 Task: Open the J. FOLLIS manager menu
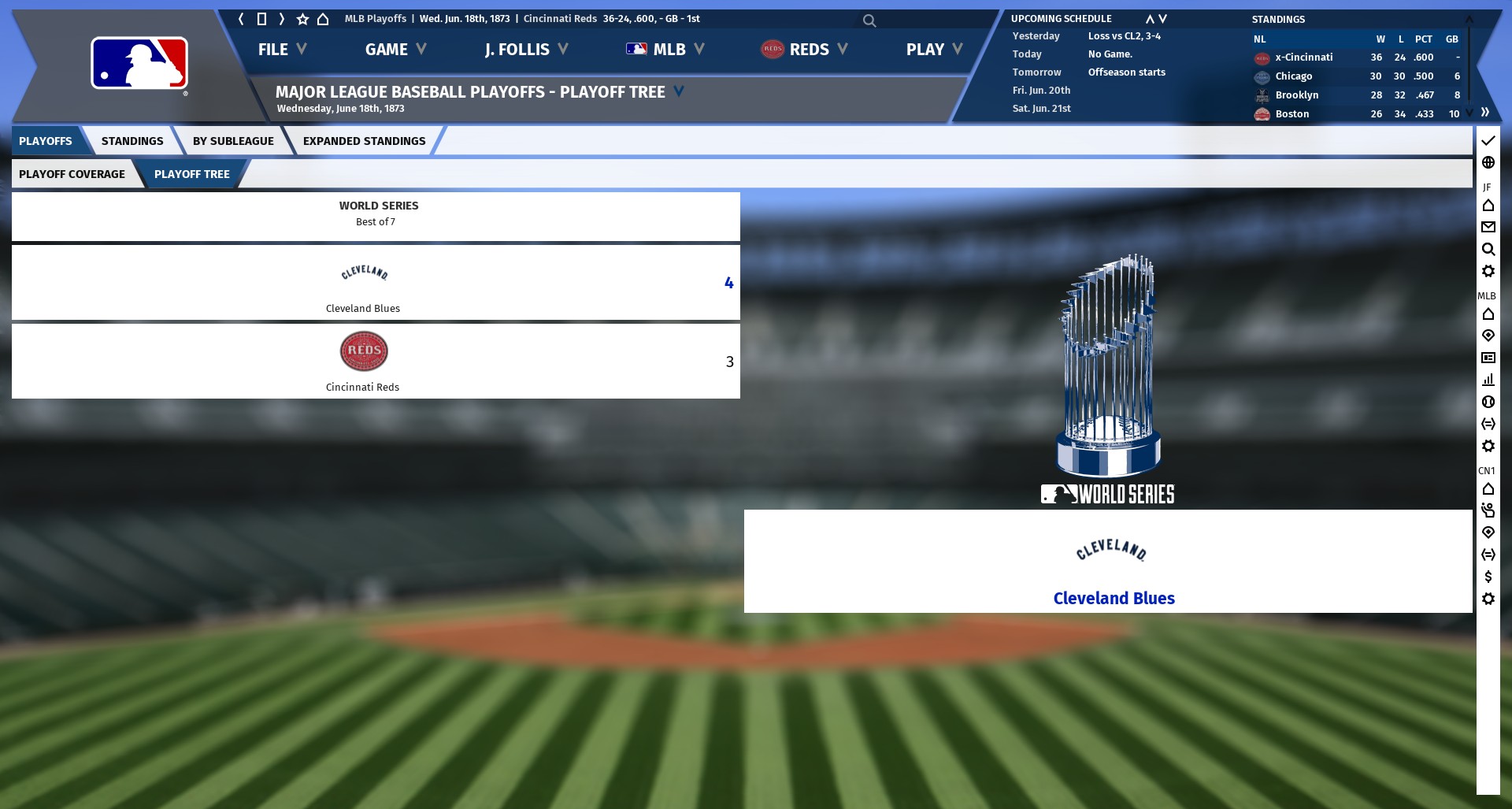pos(525,50)
